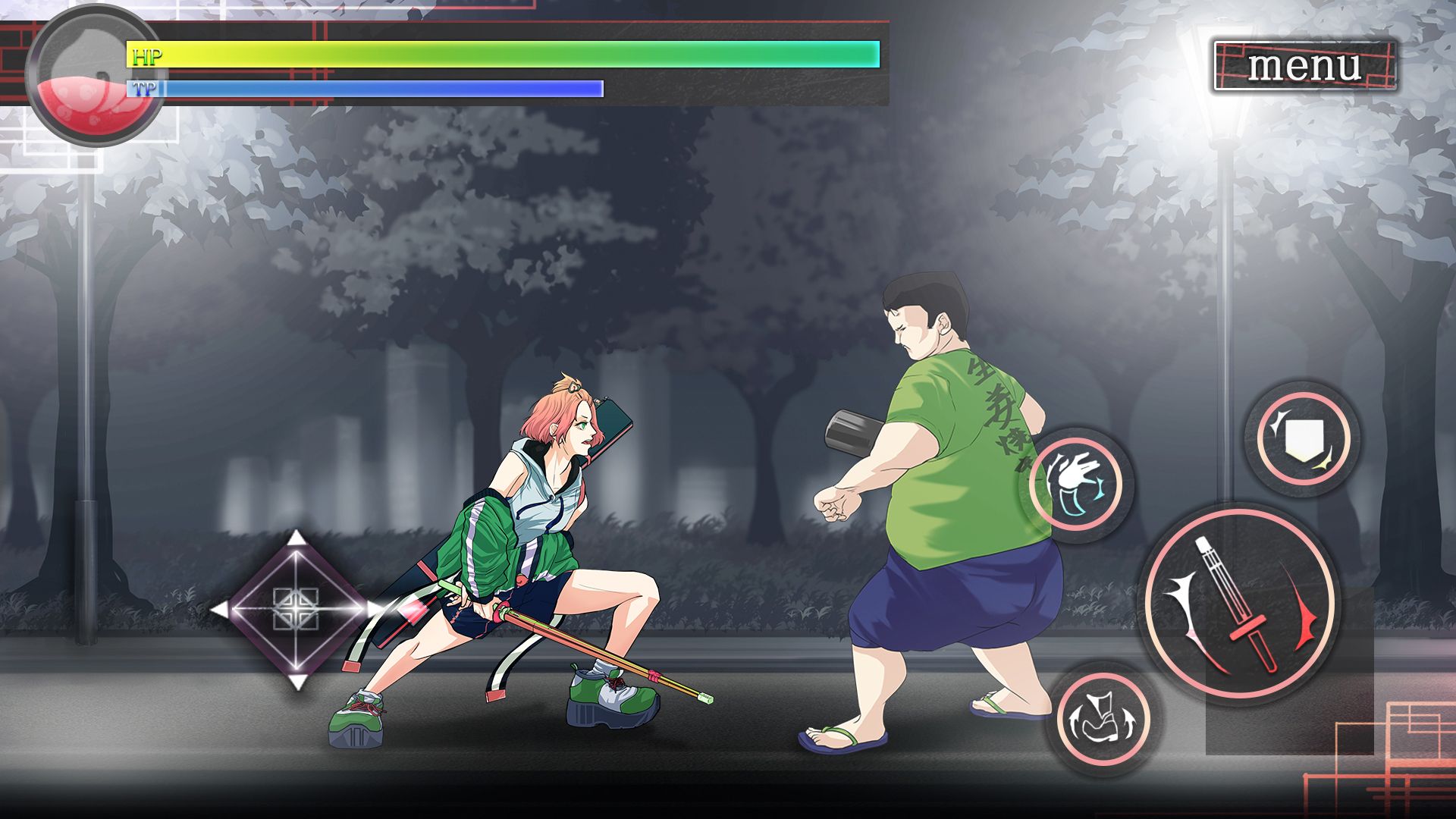This screenshot has height=819, width=1456.
Task: Use the hand grab skill button
Action: [1077, 484]
